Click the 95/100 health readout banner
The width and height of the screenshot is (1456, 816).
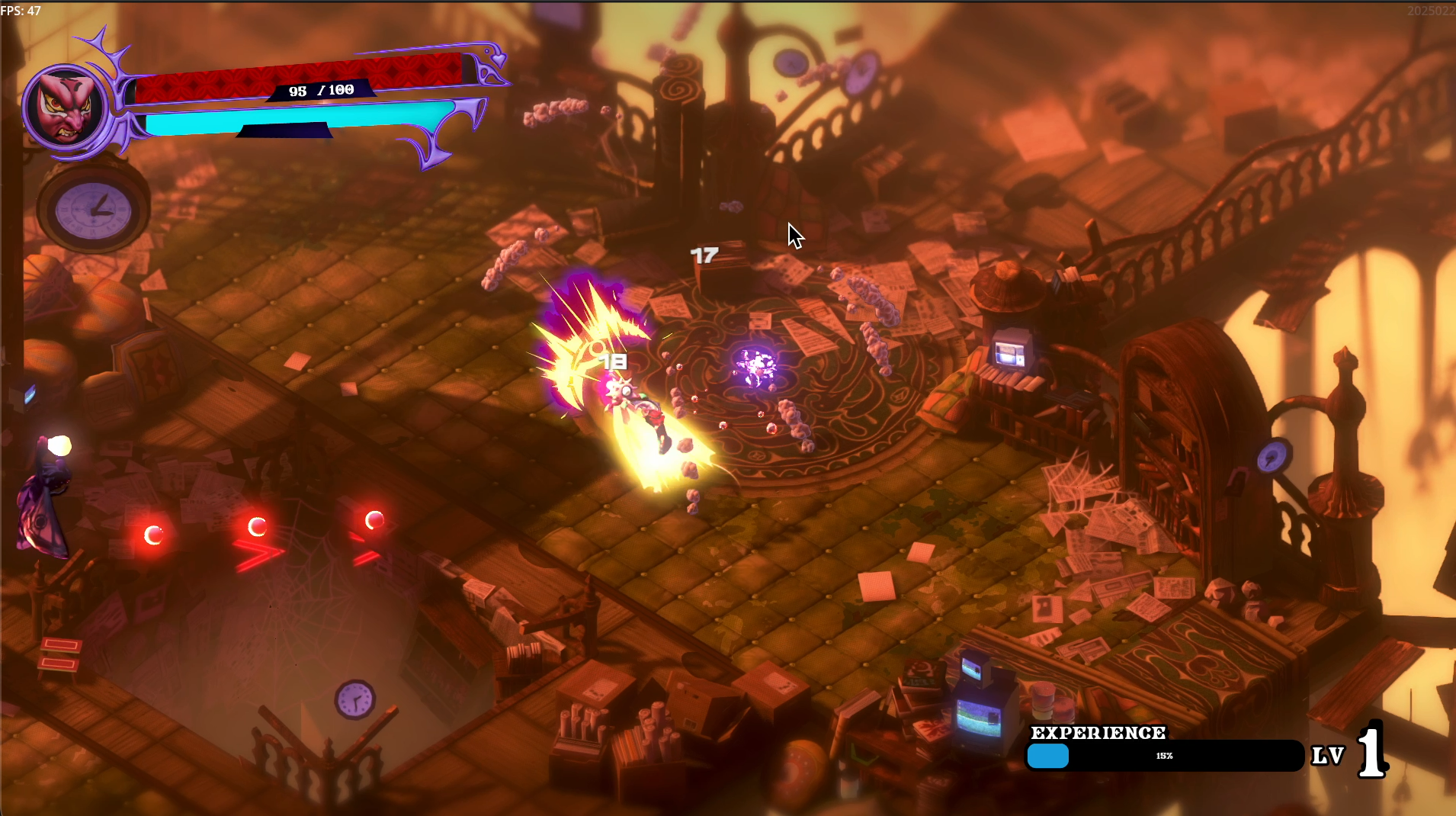point(320,89)
